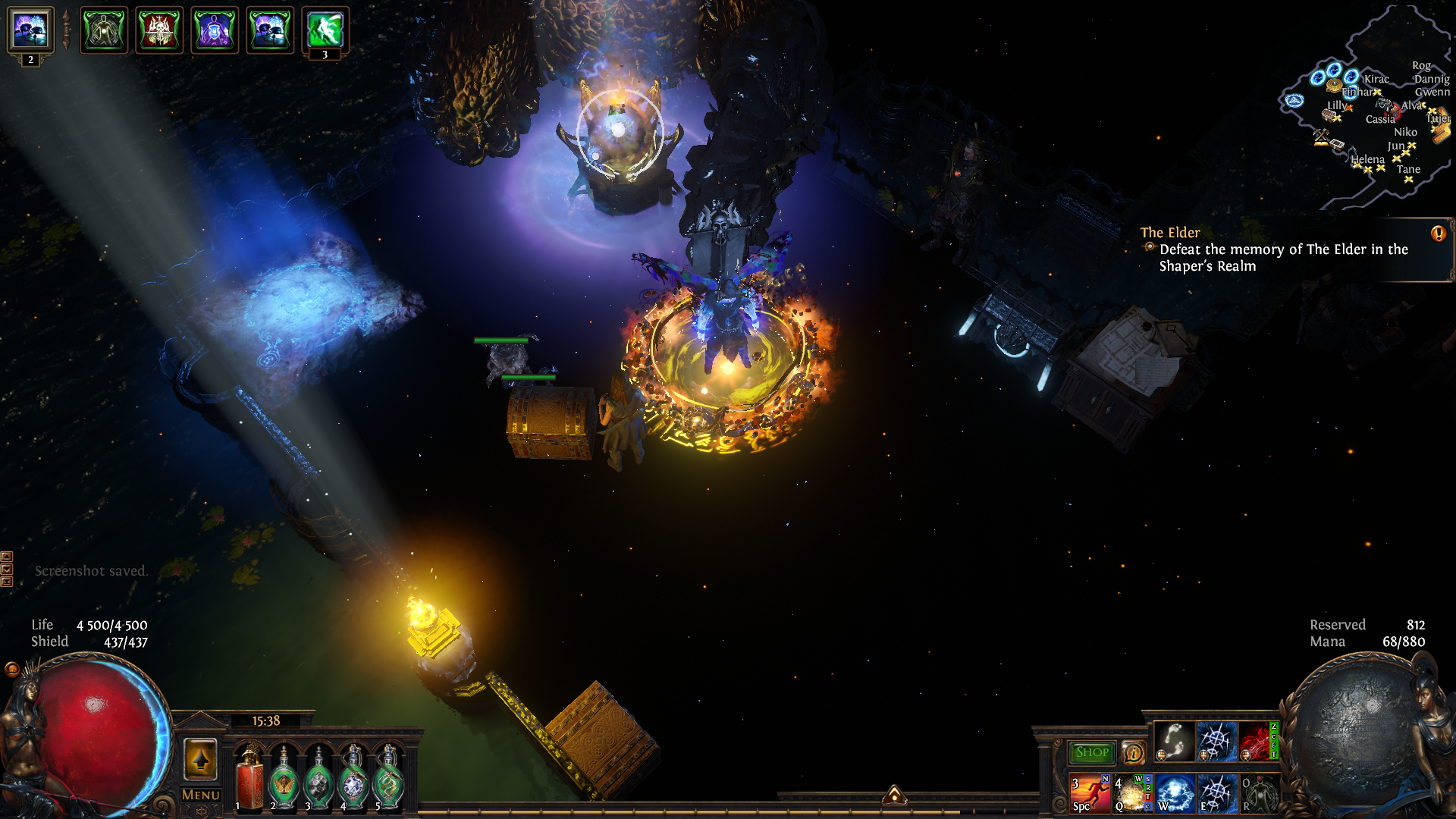Activate the golden burst skill bound to Q
This screenshot has width=1456, height=819.
1131,793
